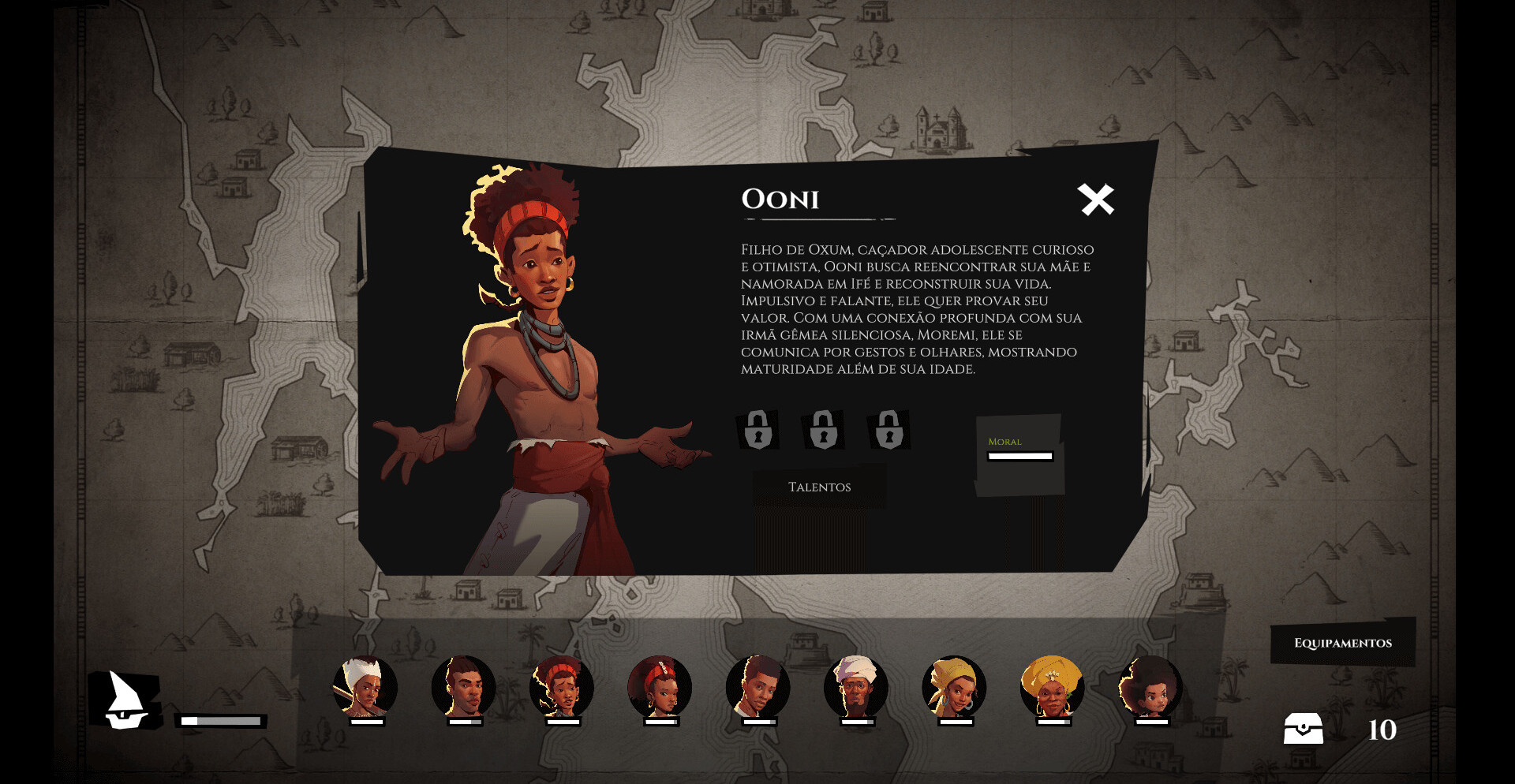
Task: Open the treasure chest inventory icon
Action: (1303, 729)
